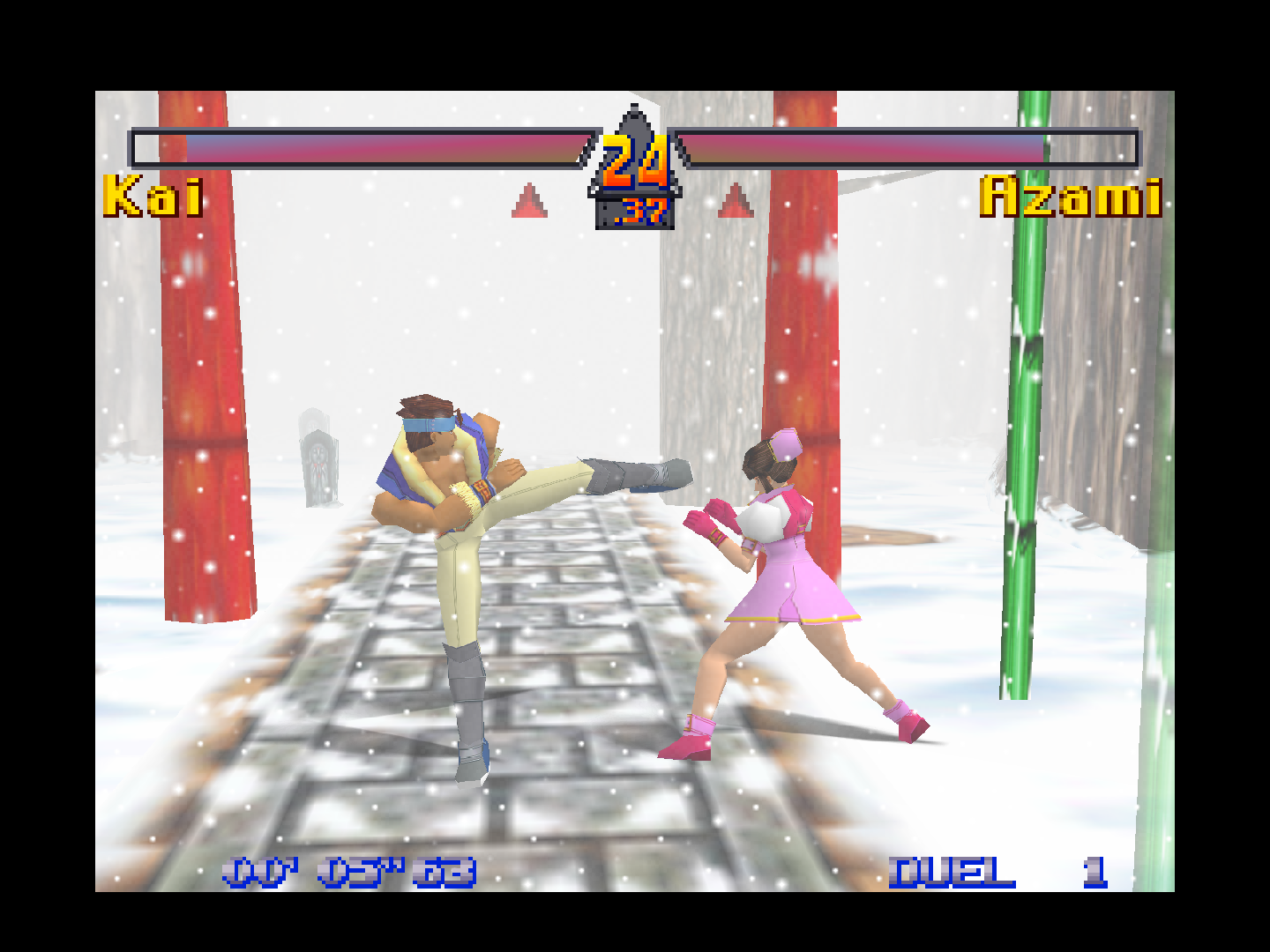
Task: Click the elapsed time 00'05"63 display
Action: coord(347,873)
